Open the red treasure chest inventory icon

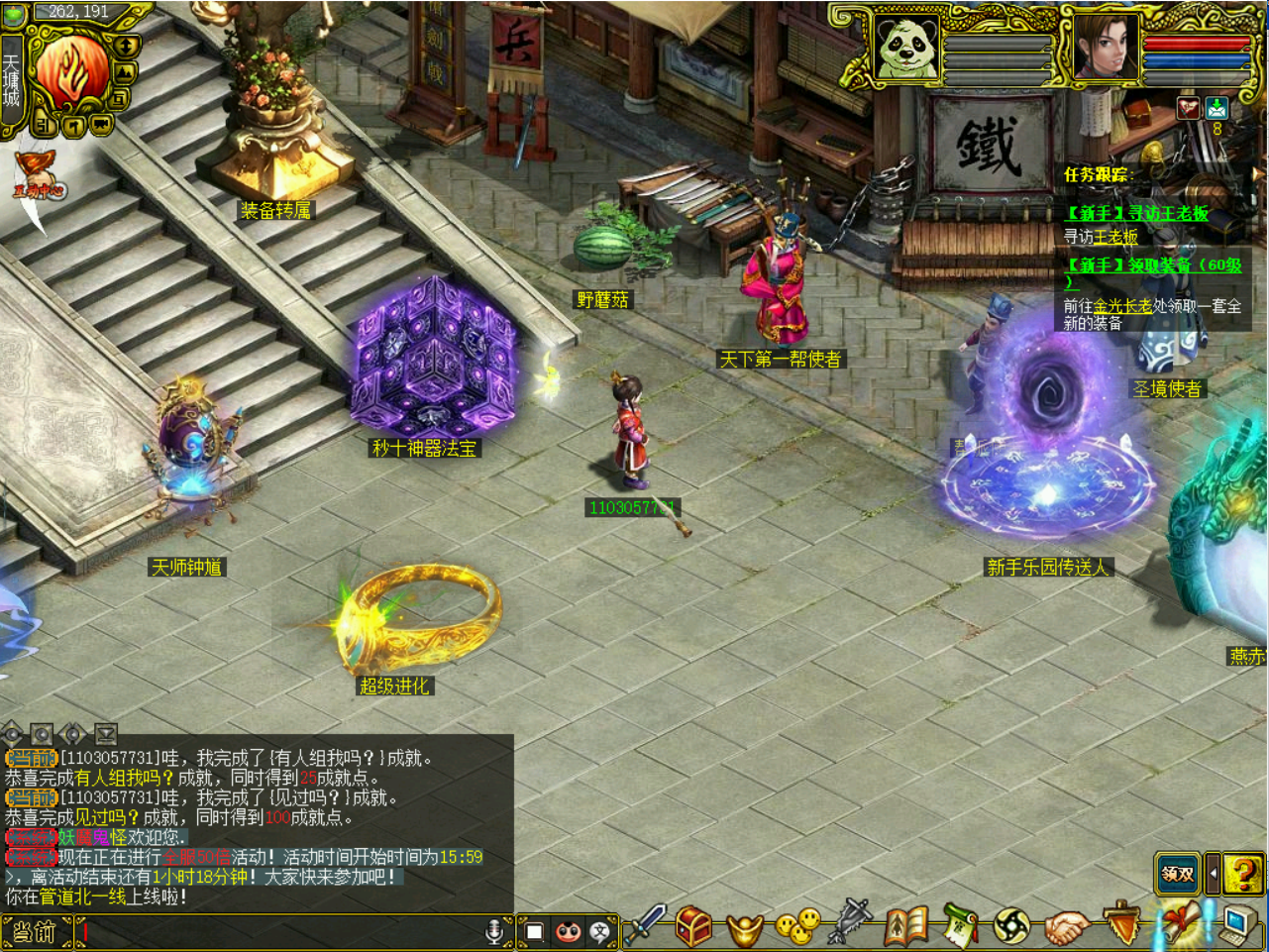coord(694,927)
